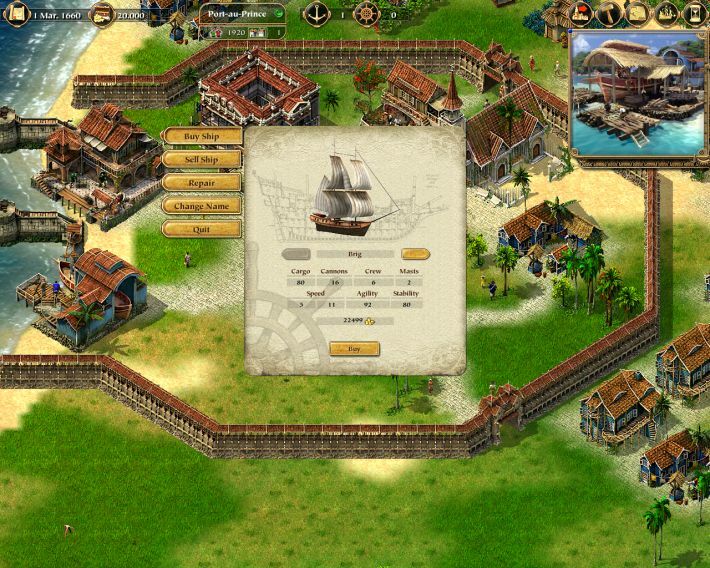The image size is (710, 568).
Task: Click the ship's wheel icon
Action: 367,14
